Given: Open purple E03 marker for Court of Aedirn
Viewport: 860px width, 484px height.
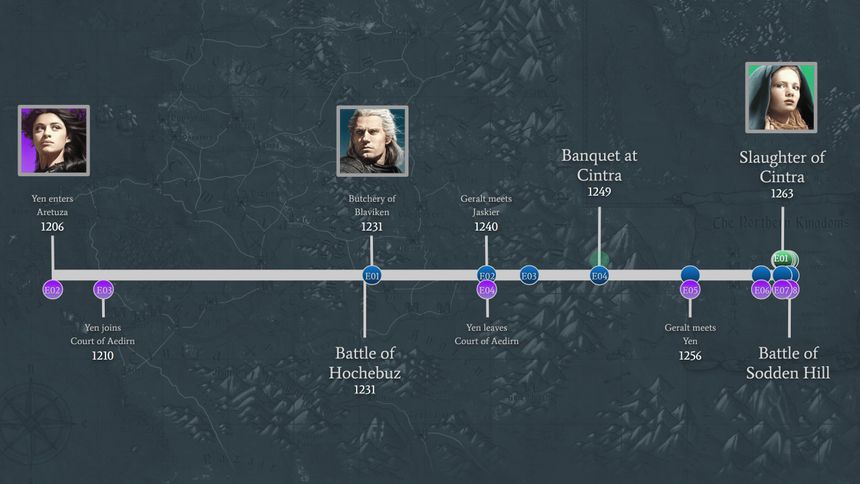Looking at the screenshot, I should (103, 290).
